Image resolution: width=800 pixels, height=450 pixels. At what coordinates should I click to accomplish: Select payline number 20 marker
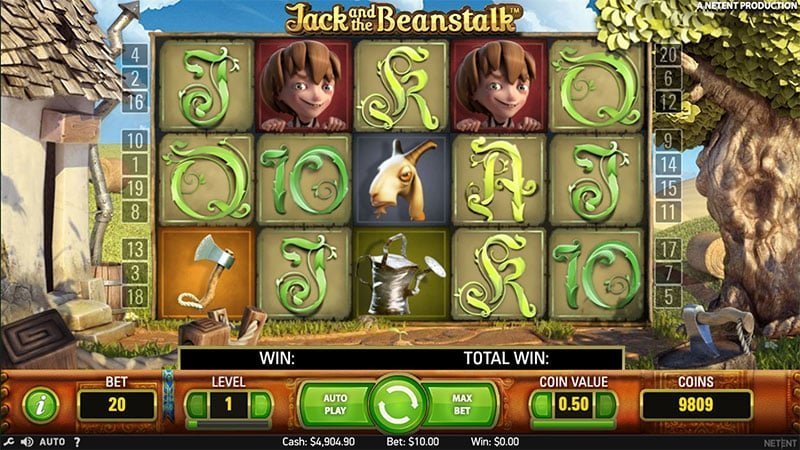pyautogui.click(x=666, y=54)
